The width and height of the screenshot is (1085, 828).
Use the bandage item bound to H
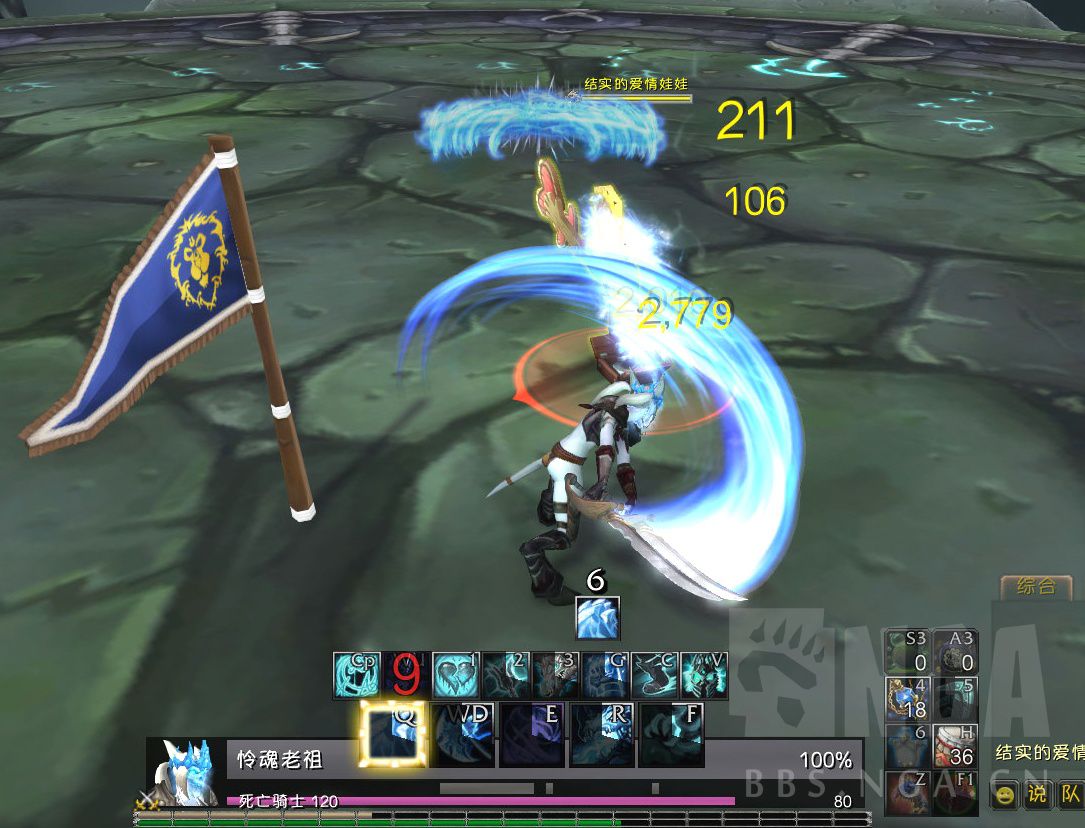(x=955, y=746)
